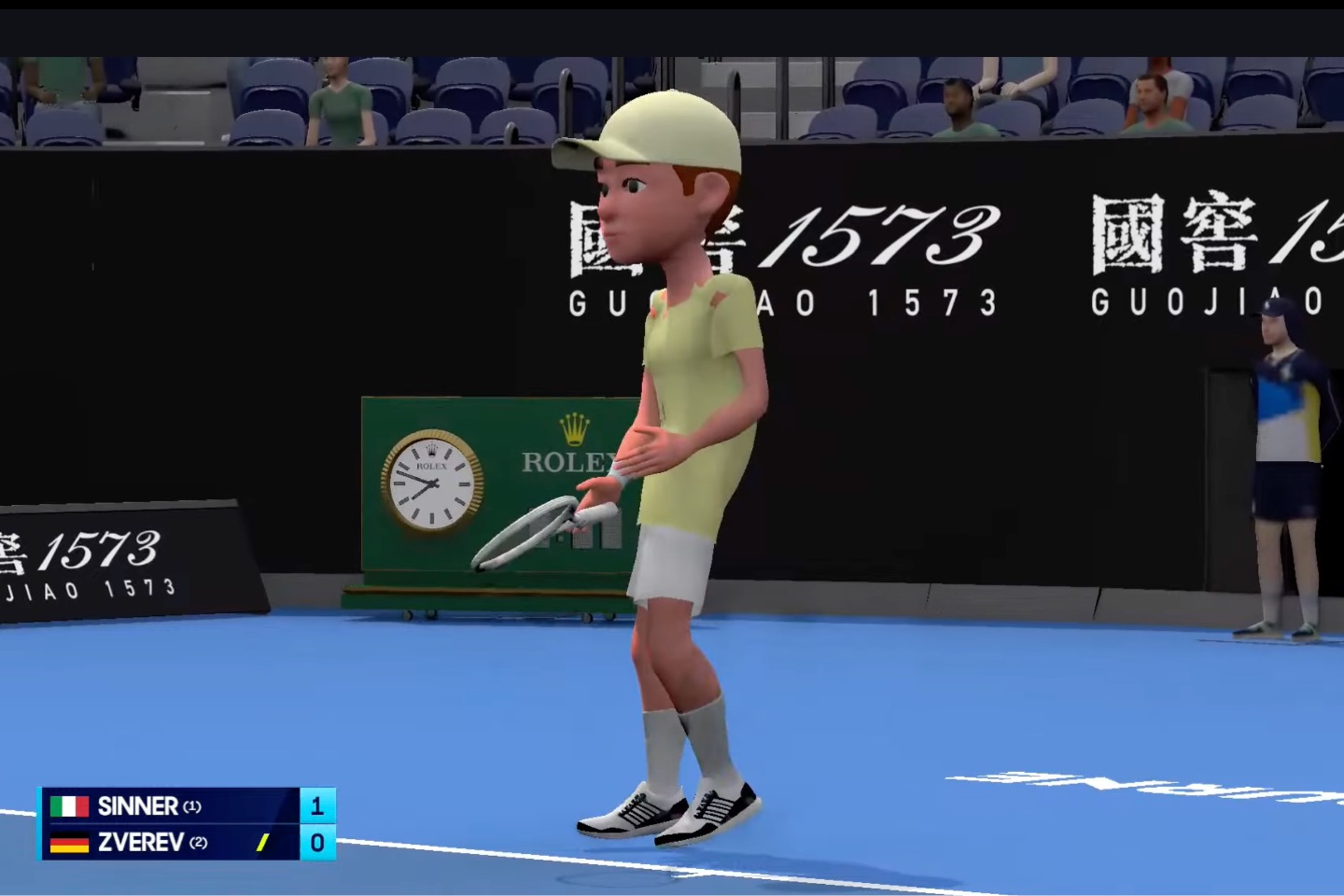
Task: Click the seed number (1) after SINNER
Action: [x=191, y=806]
